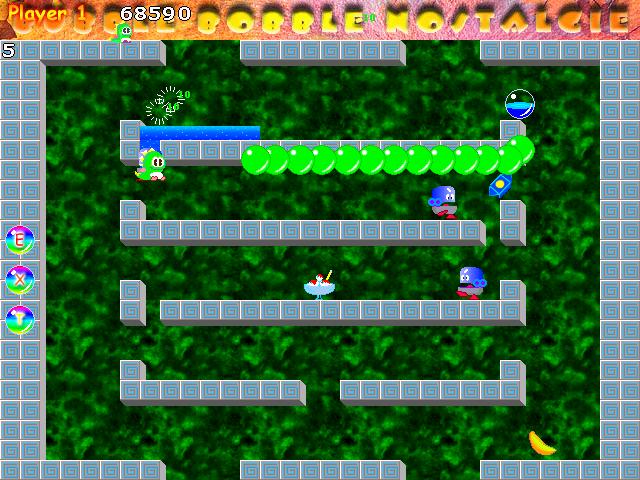The height and width of the screenshot is (480, 640).
Task: Click the collected T letter bubble
Action: (19, 320)
